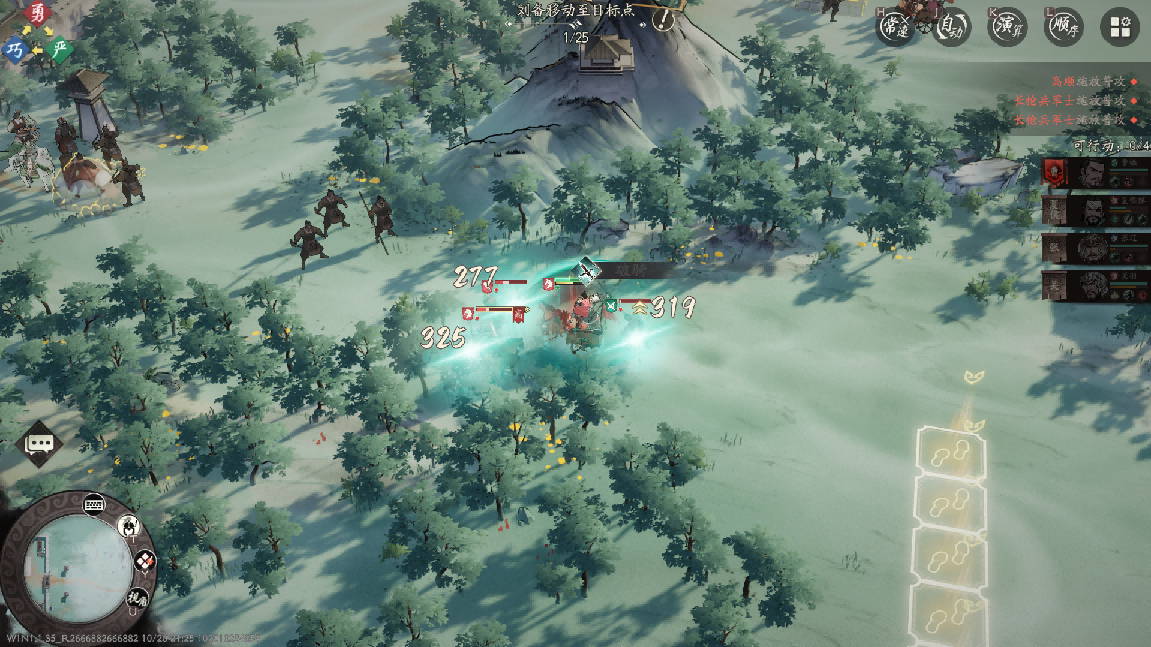Show the 顺序 turn order

[1064, 27]
